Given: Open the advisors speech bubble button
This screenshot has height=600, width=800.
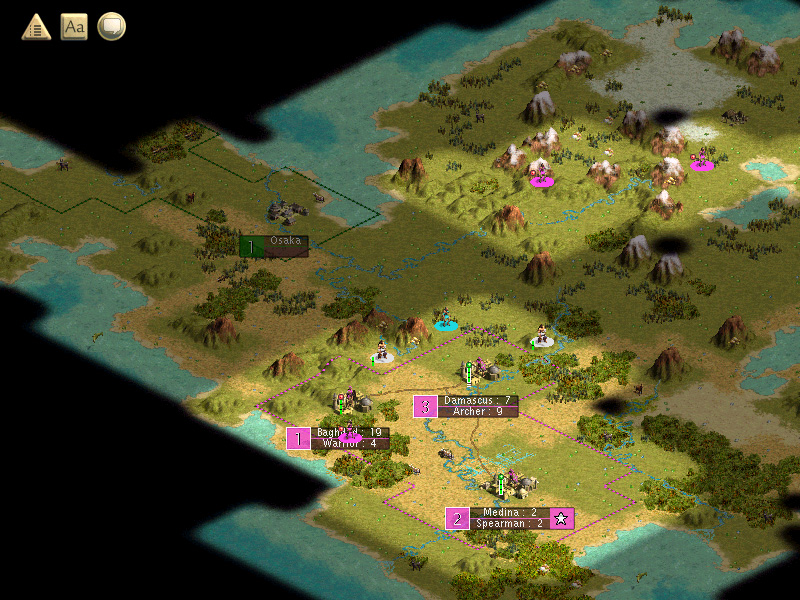Looking at the screenshot, I should (112, 27).
